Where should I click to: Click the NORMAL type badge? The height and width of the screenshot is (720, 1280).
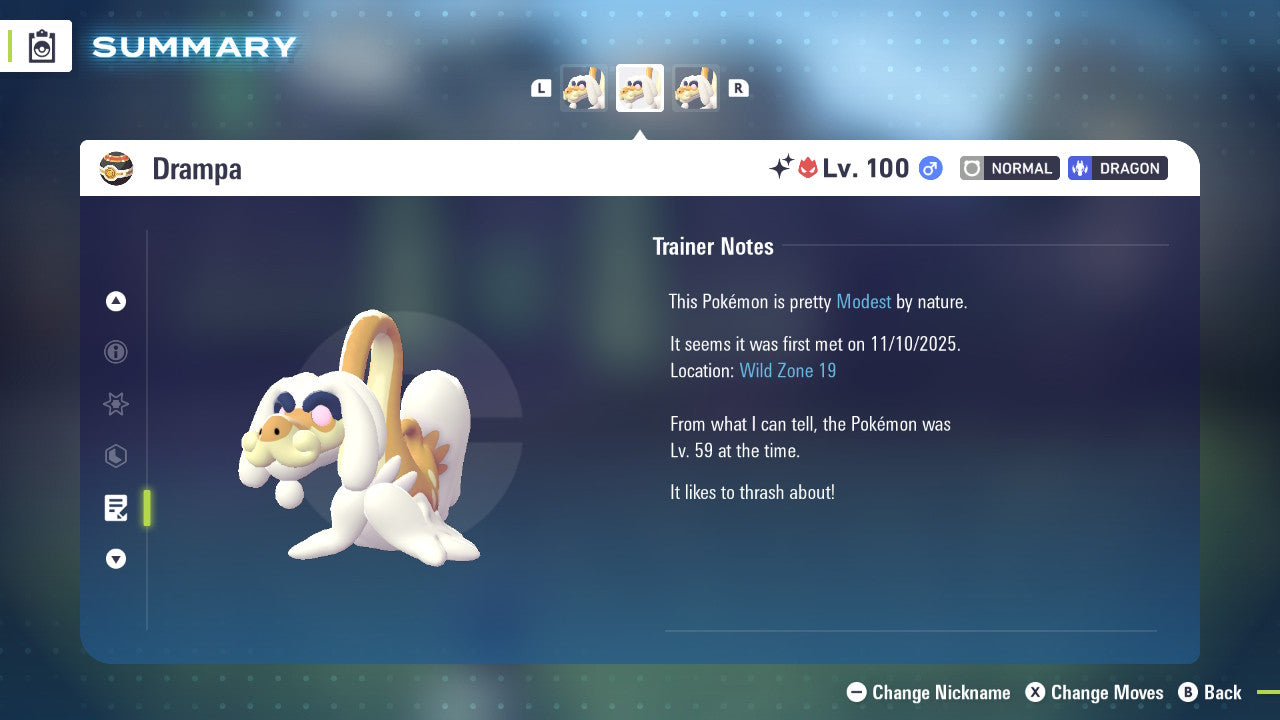(1009, 168)
